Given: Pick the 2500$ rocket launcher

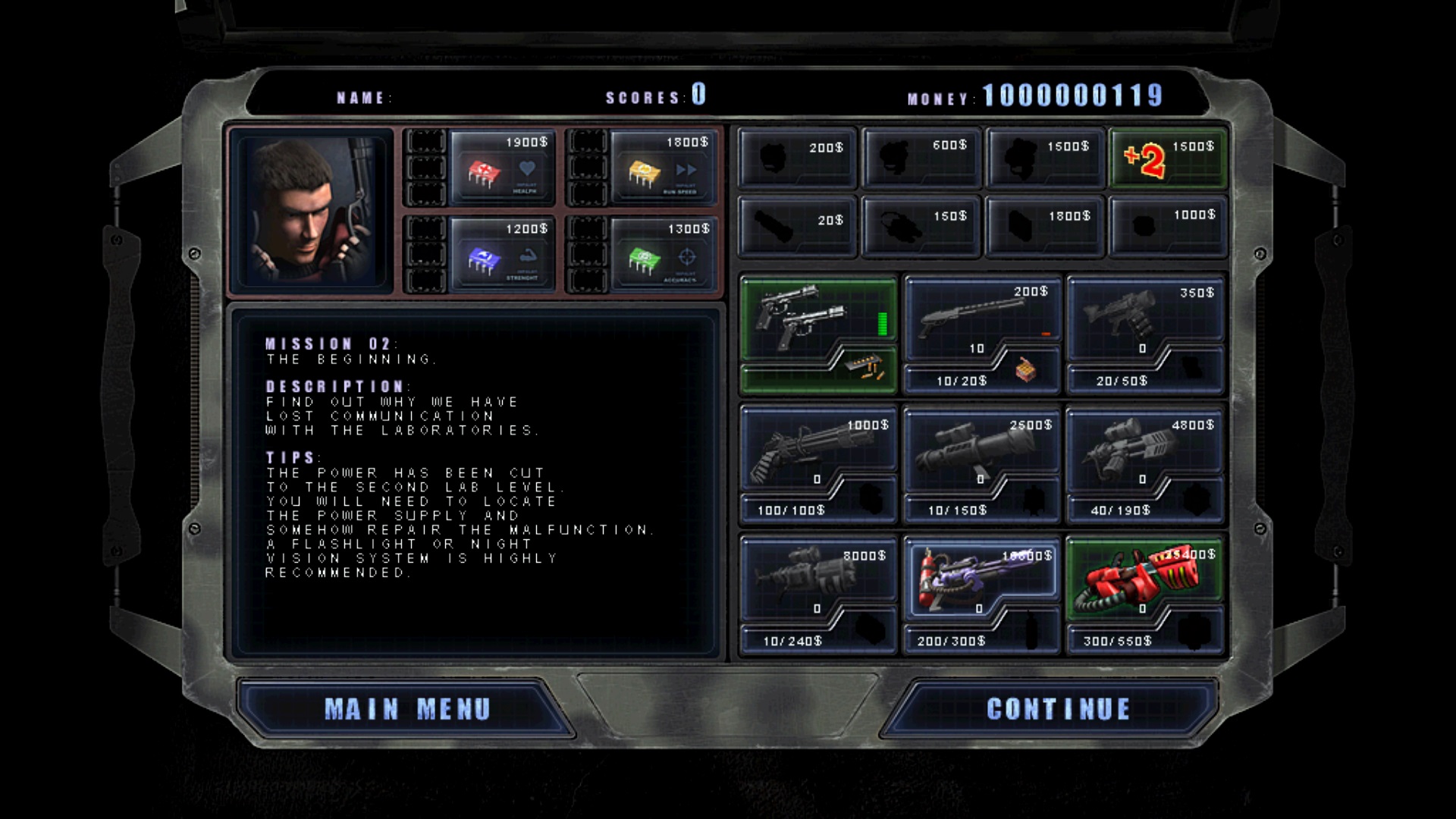Looking at the screenshot, I should pos(982,455).
